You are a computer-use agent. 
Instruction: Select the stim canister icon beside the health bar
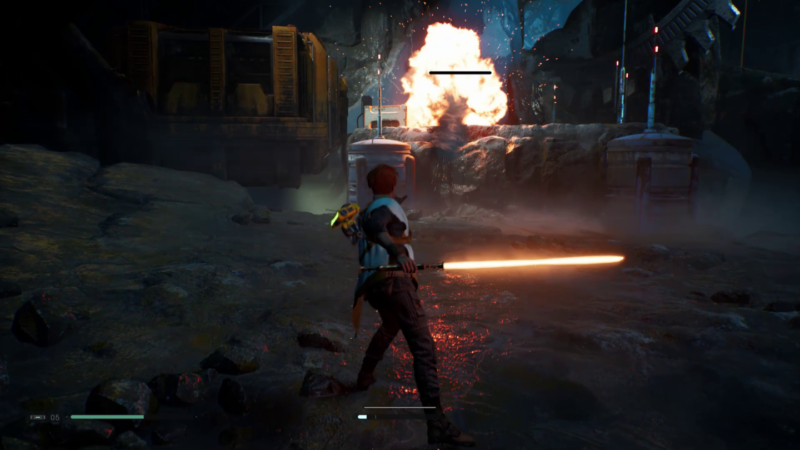(x=38, y=417)
